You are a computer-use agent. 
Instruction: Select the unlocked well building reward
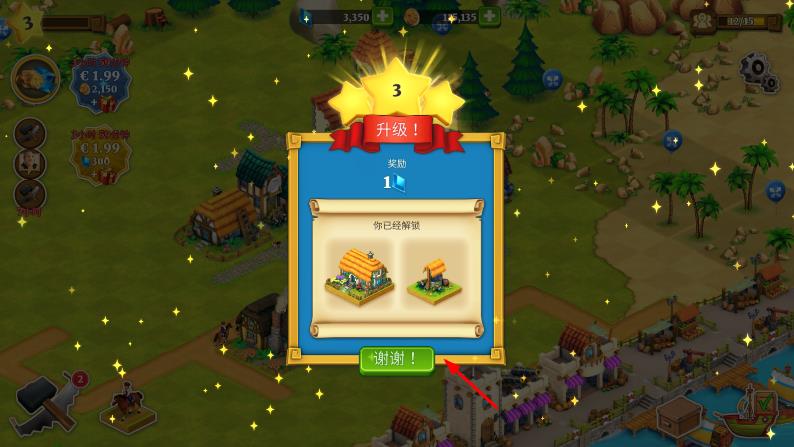pyautogui.click(x=434, y=278)
